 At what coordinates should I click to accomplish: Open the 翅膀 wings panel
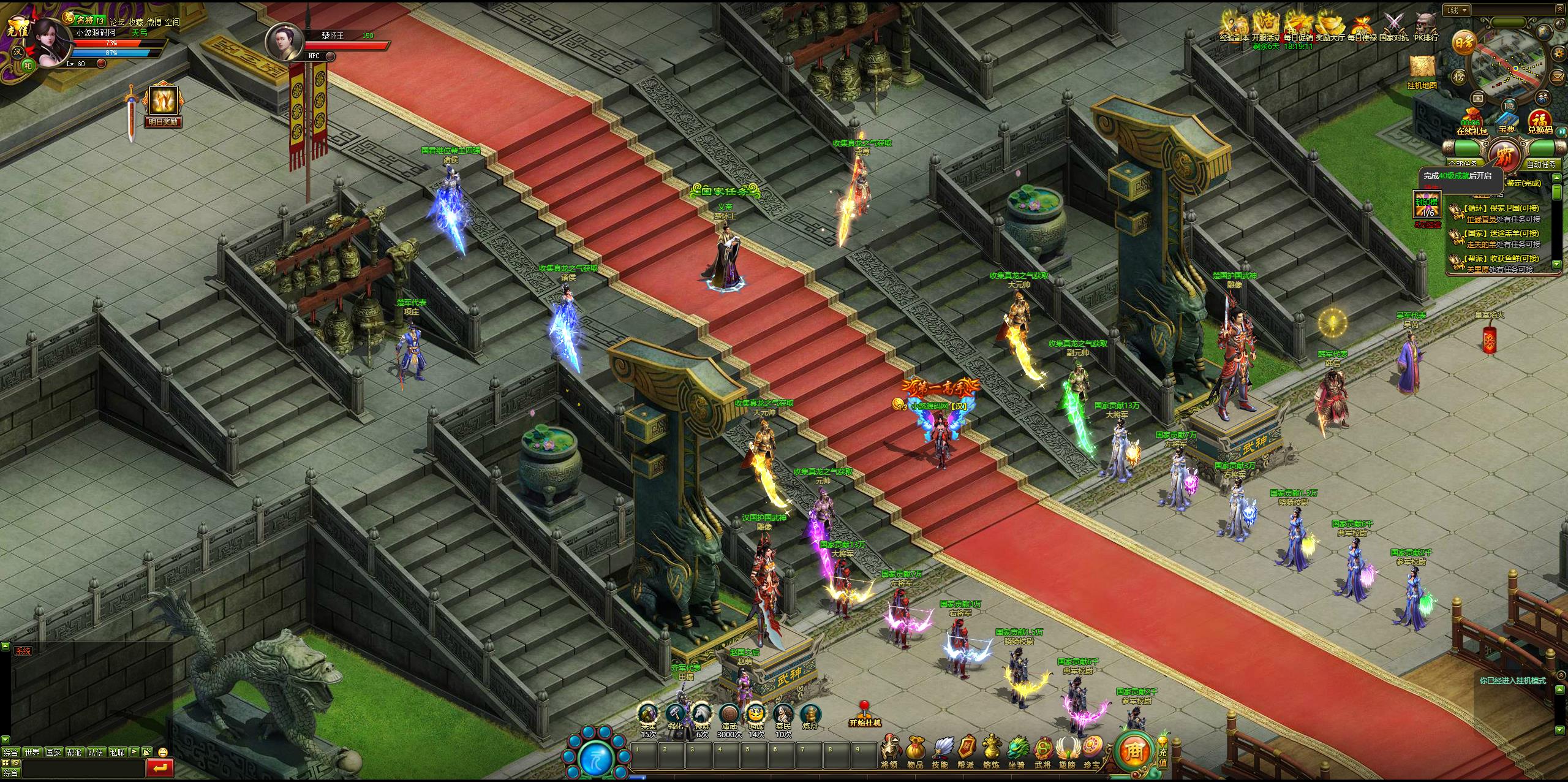[x=1066, y=751]
